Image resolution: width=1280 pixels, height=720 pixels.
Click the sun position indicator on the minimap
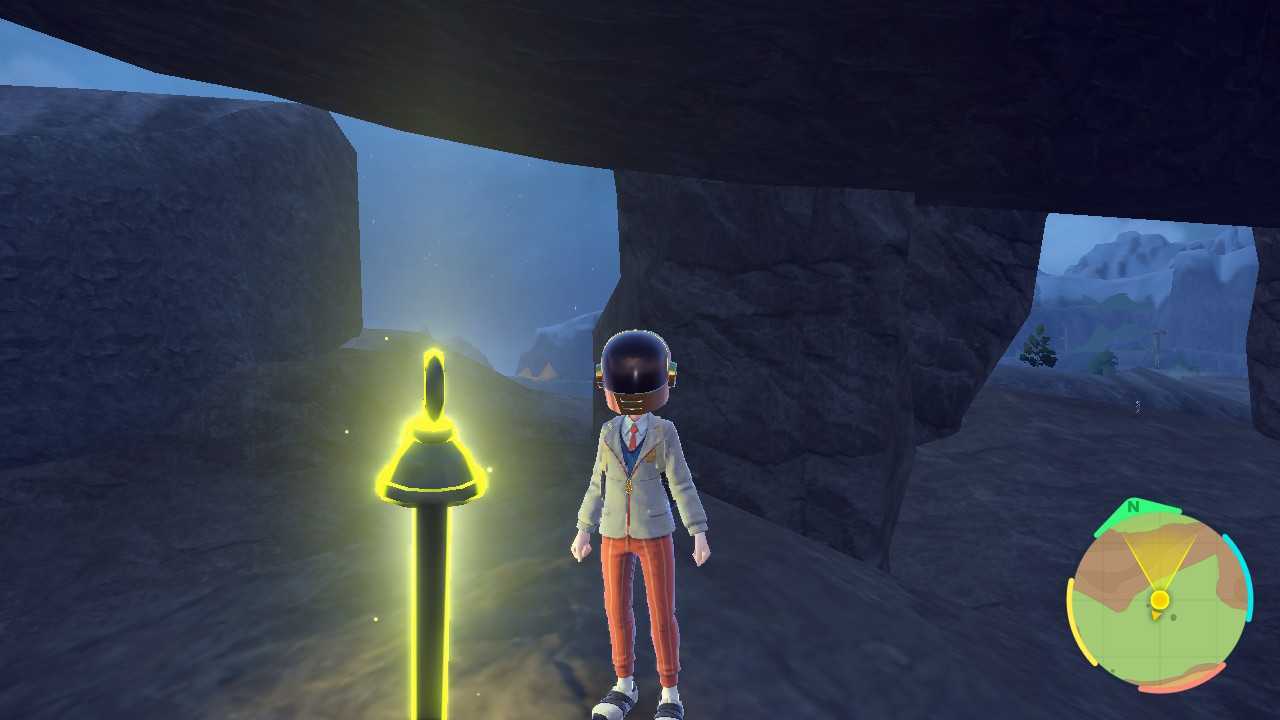tap(1160, 599)
